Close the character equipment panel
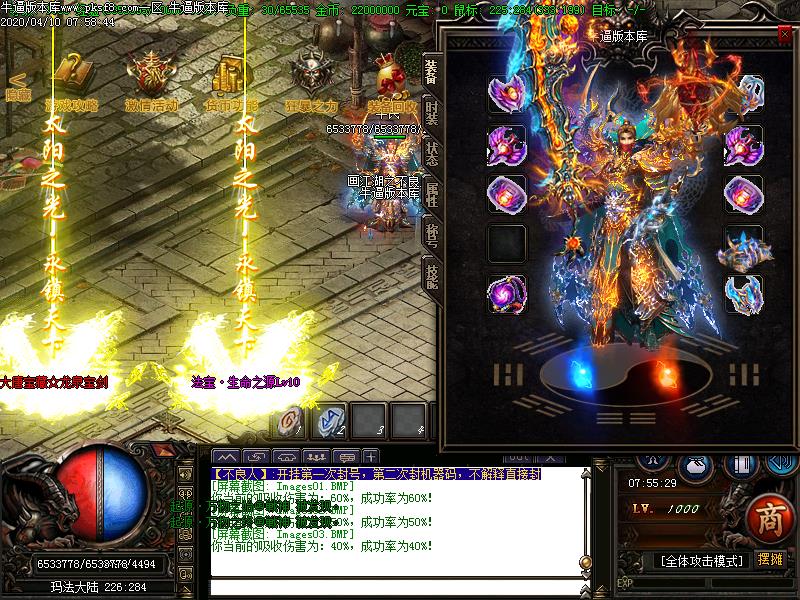Viewport: 800px width, 600px height. click(x=784, y=33)
